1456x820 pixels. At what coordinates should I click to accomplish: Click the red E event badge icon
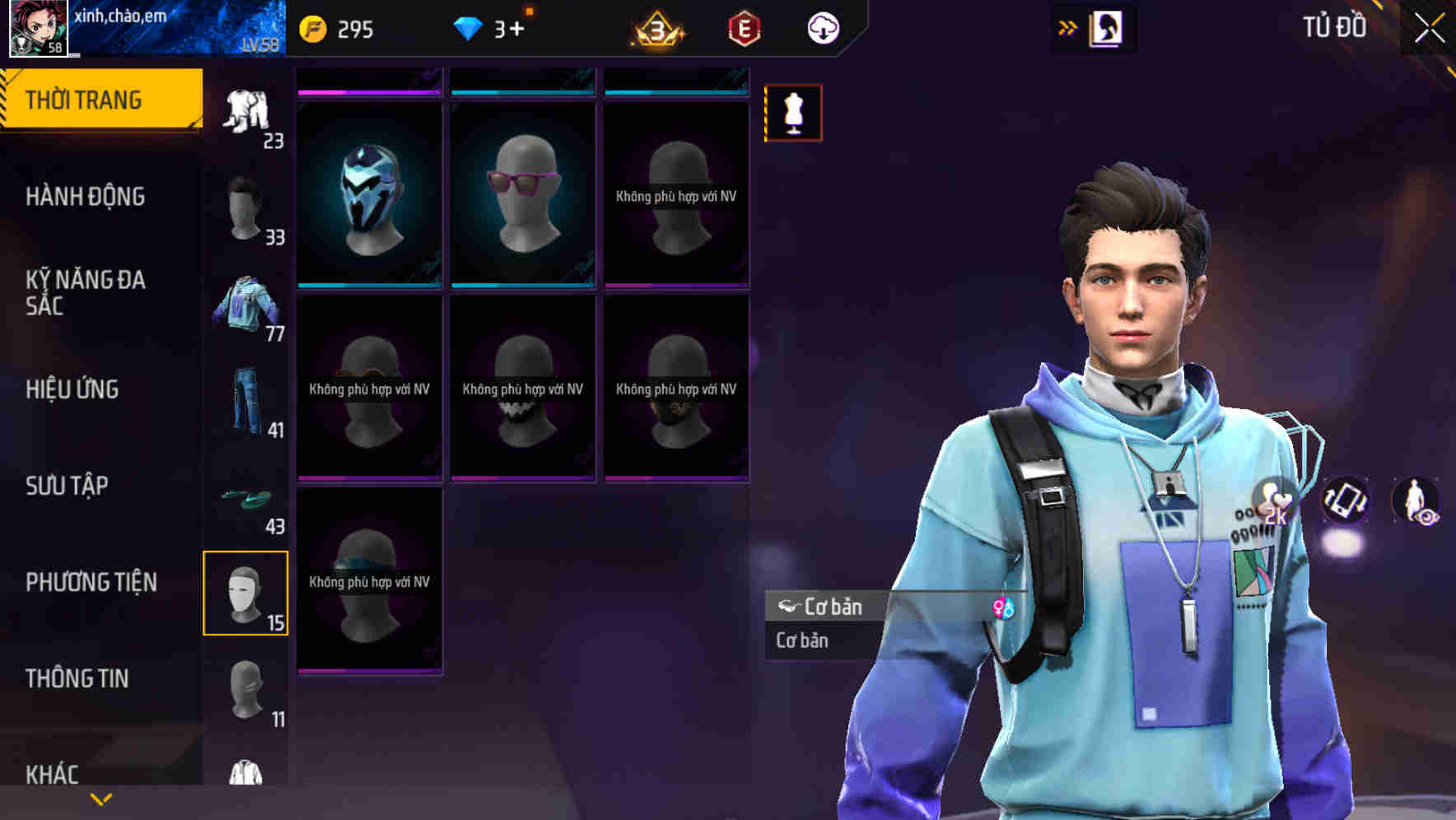click(744, 27)
